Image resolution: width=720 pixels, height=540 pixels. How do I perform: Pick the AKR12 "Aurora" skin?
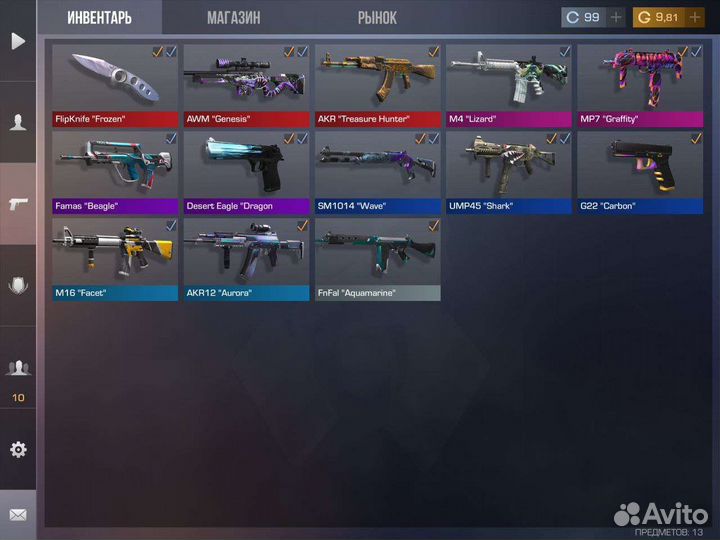[246, 259]
